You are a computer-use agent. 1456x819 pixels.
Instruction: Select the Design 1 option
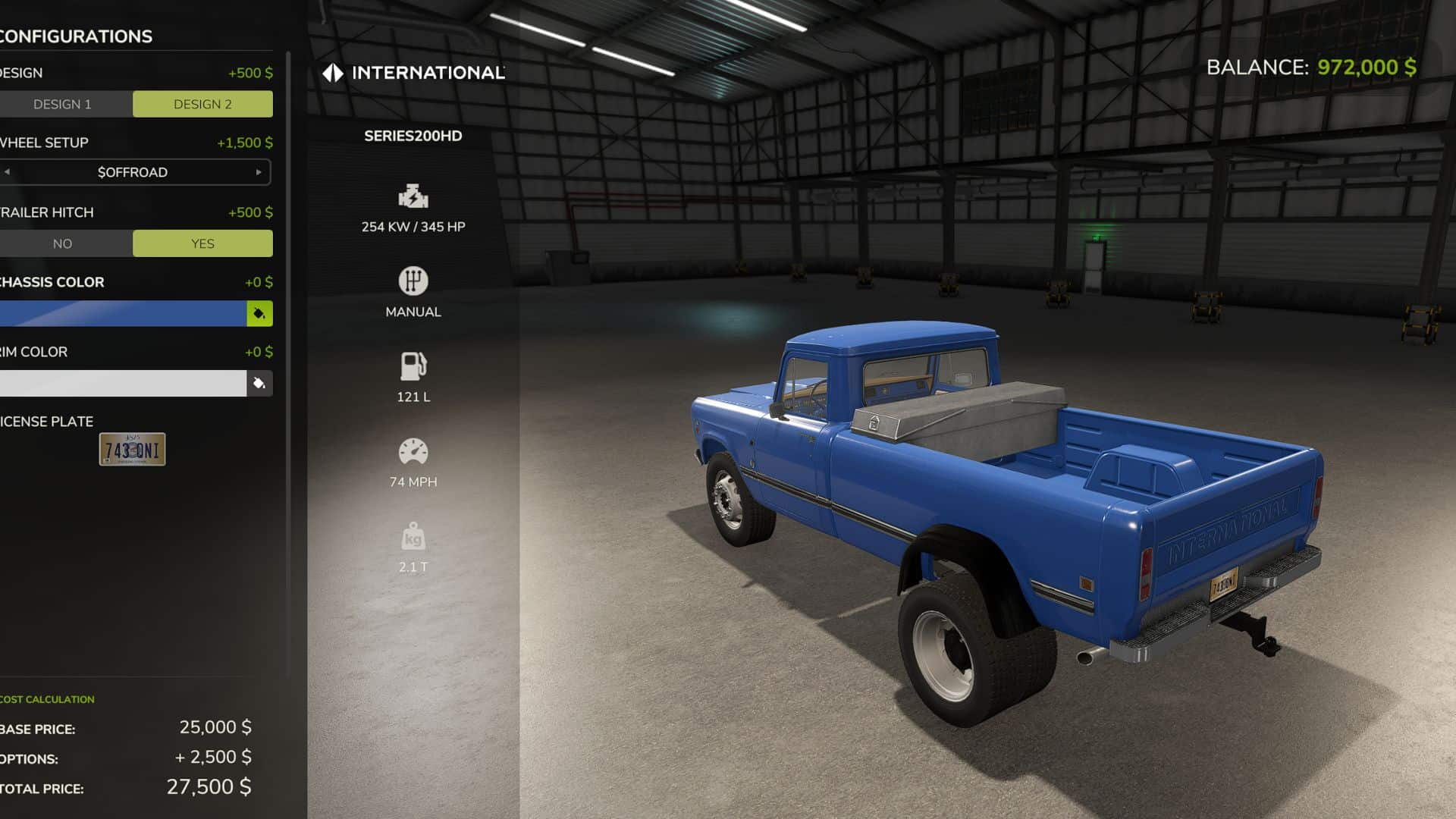click(x=63, y=104)
